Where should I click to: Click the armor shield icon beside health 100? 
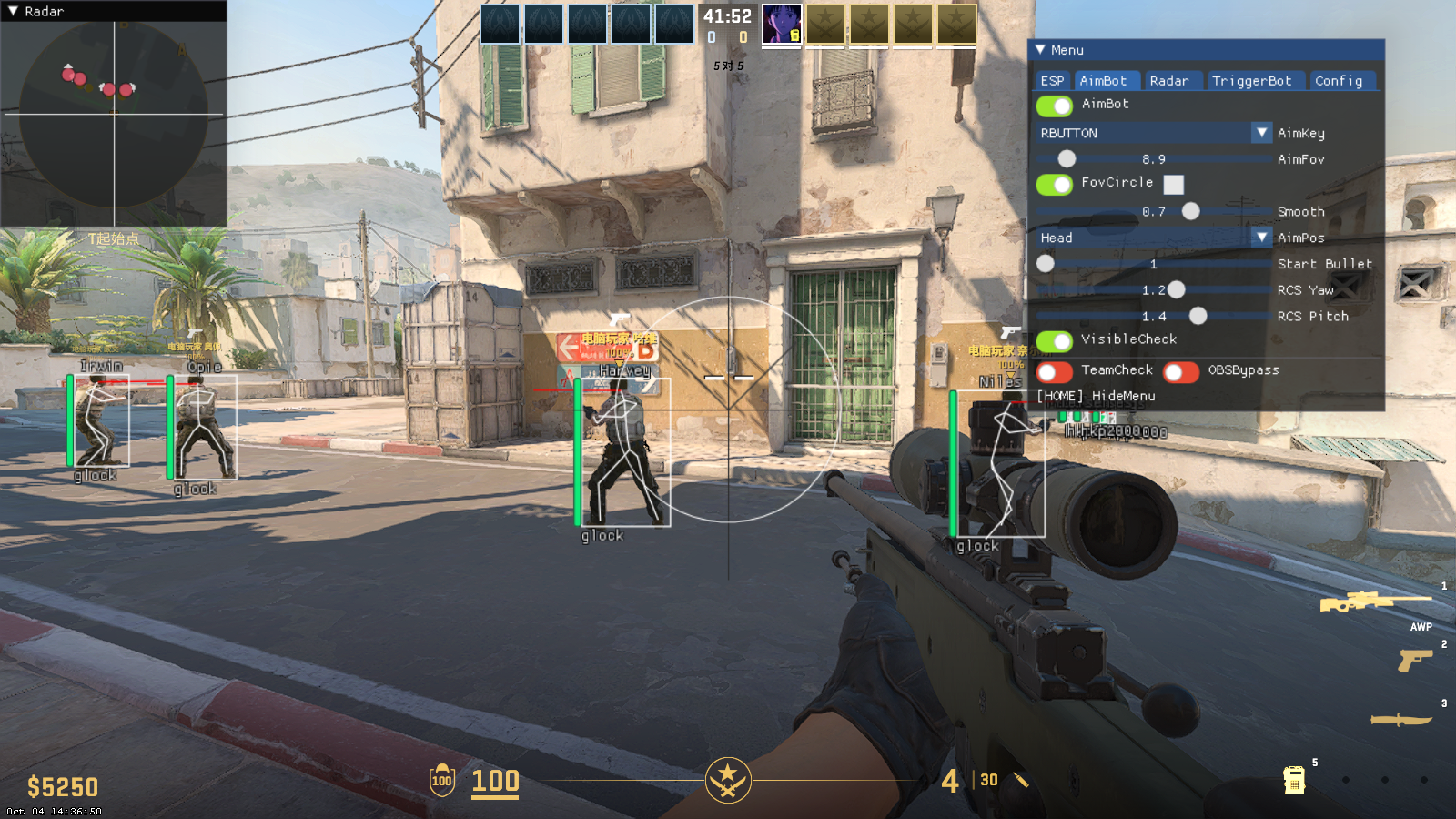pos(440,781)
